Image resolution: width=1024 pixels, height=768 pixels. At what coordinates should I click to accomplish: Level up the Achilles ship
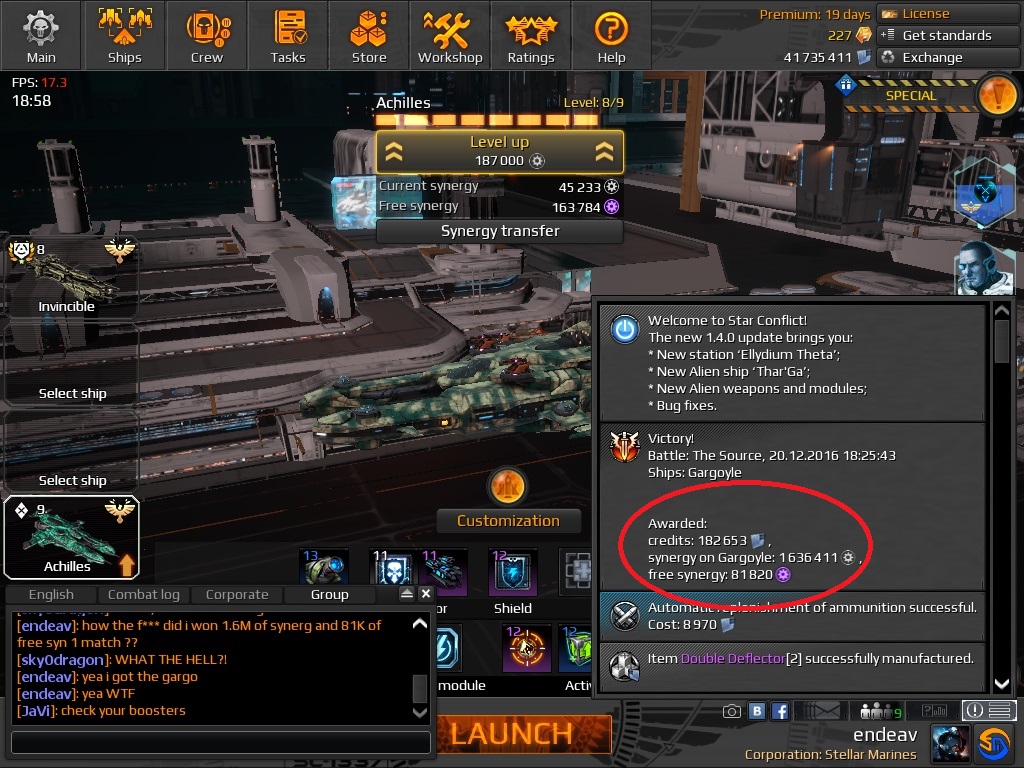(x=499, y=151)
